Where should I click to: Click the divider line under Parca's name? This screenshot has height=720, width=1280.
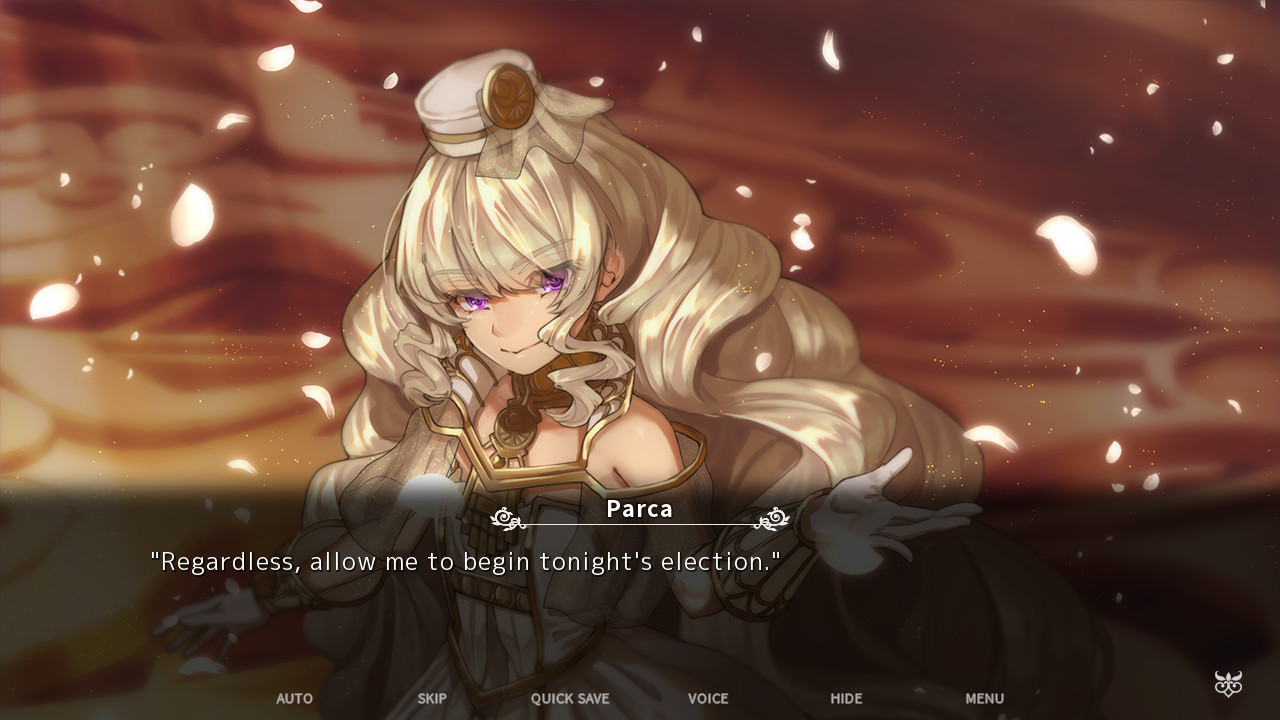coord(640,522)
